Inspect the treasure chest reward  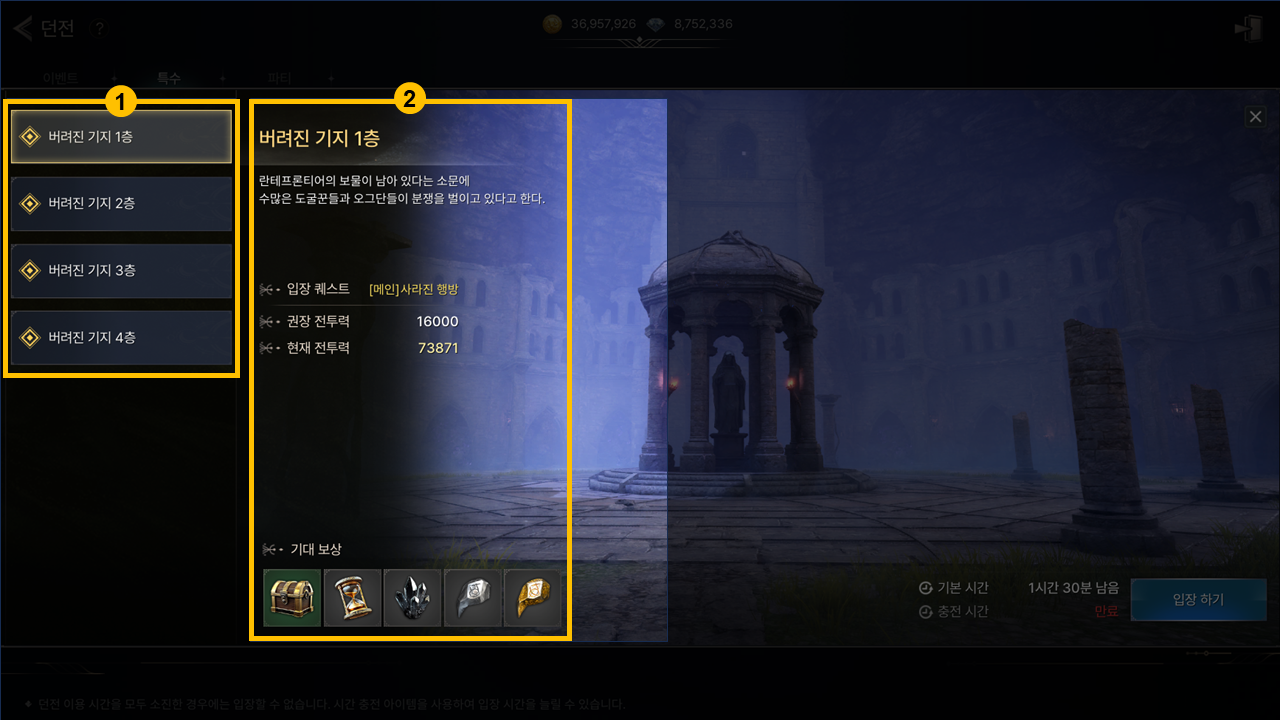[292, 598]
